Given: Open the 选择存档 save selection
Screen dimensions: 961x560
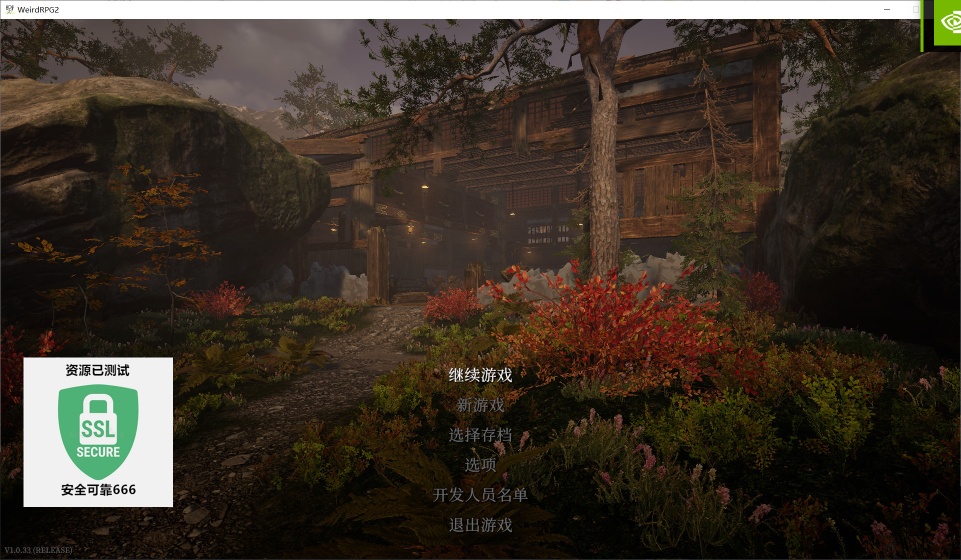Looking at the screenshot, I should tap(480, 435).
